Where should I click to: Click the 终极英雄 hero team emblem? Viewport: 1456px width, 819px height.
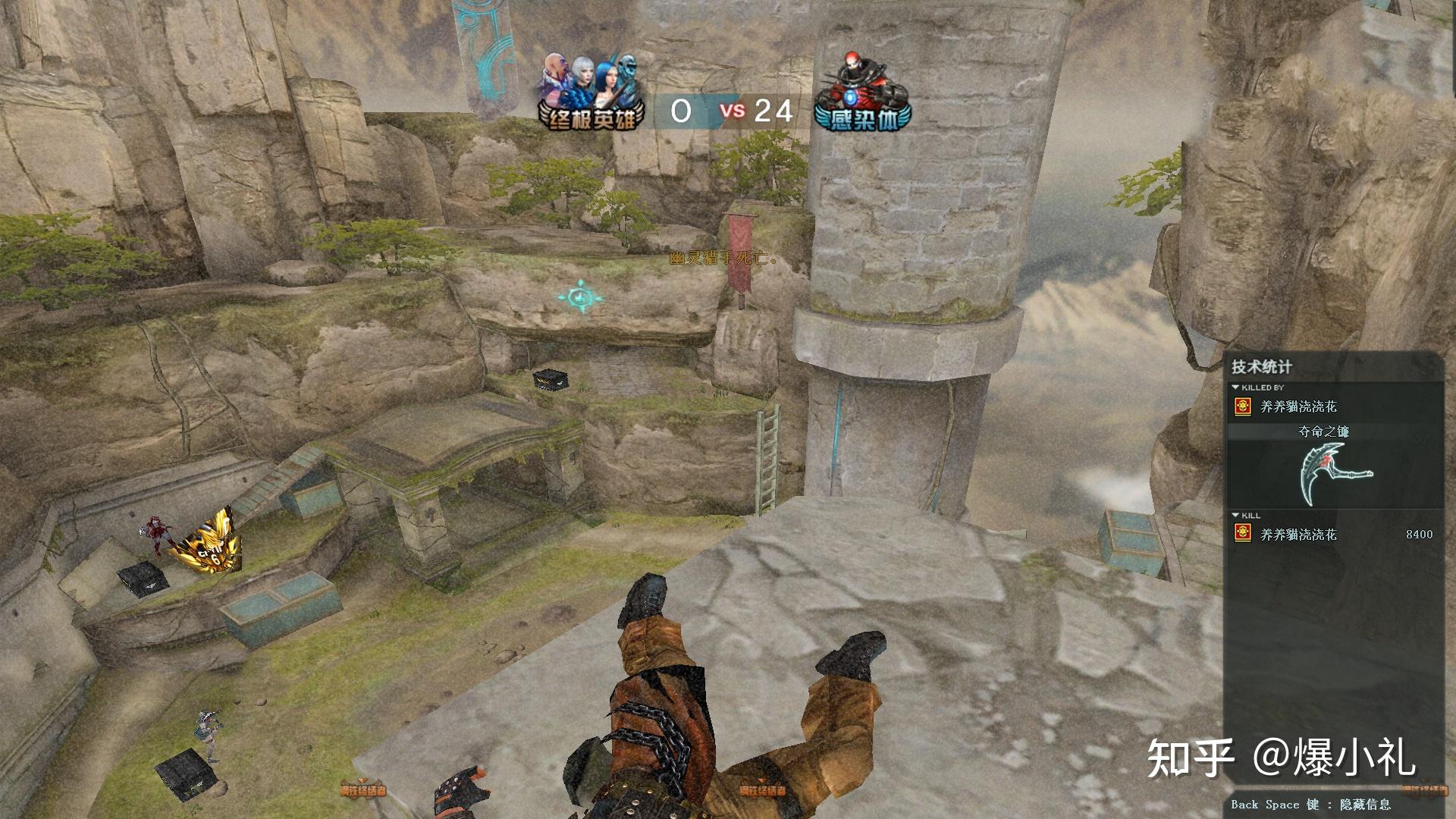pyautogui.click(x=591, y=93)
